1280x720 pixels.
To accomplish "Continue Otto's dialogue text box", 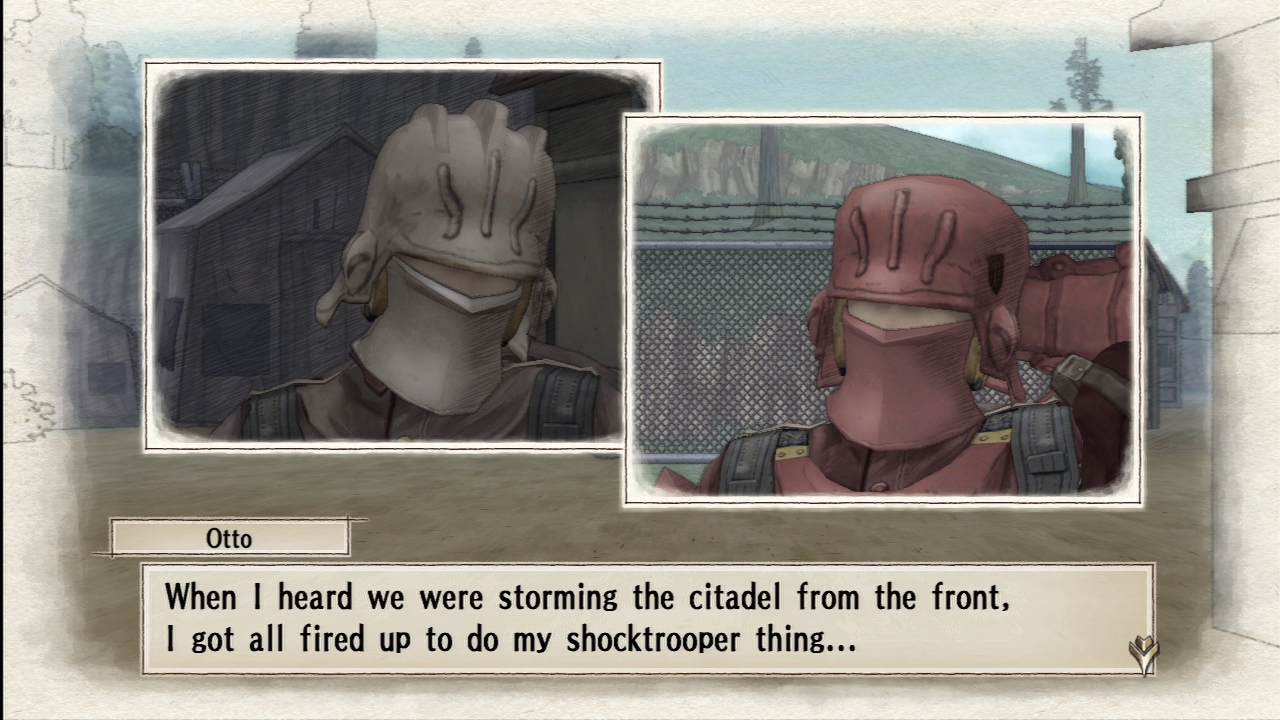I will 646,618.
